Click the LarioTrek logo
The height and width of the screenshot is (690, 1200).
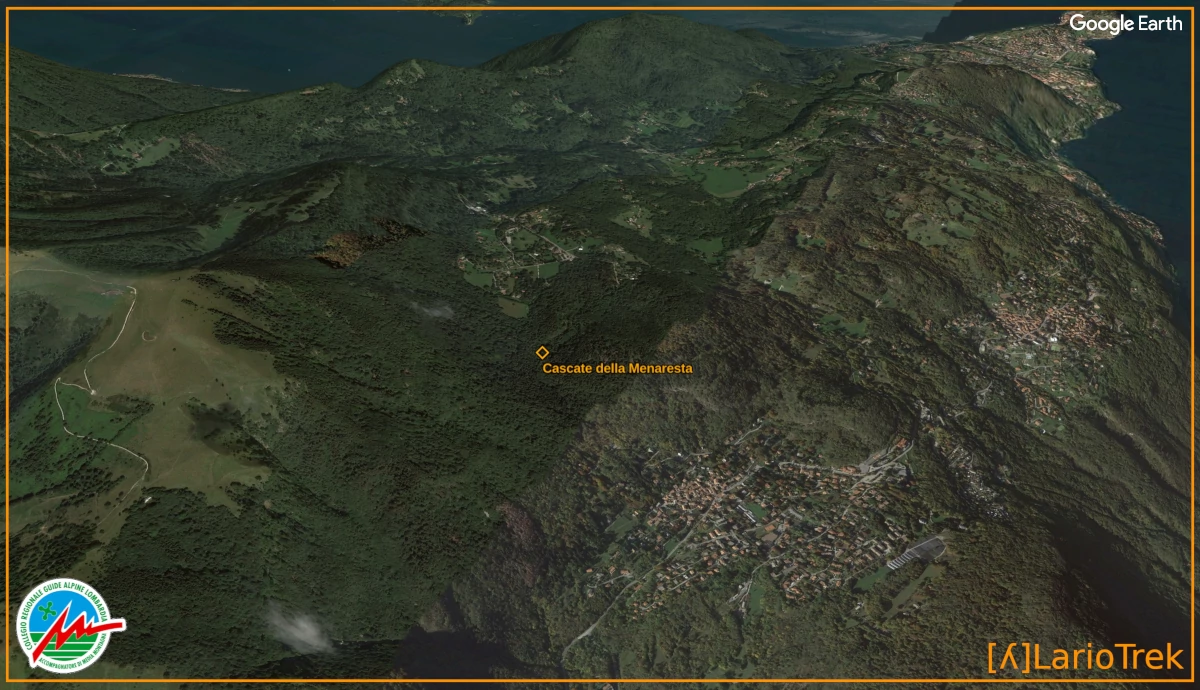1085,657
